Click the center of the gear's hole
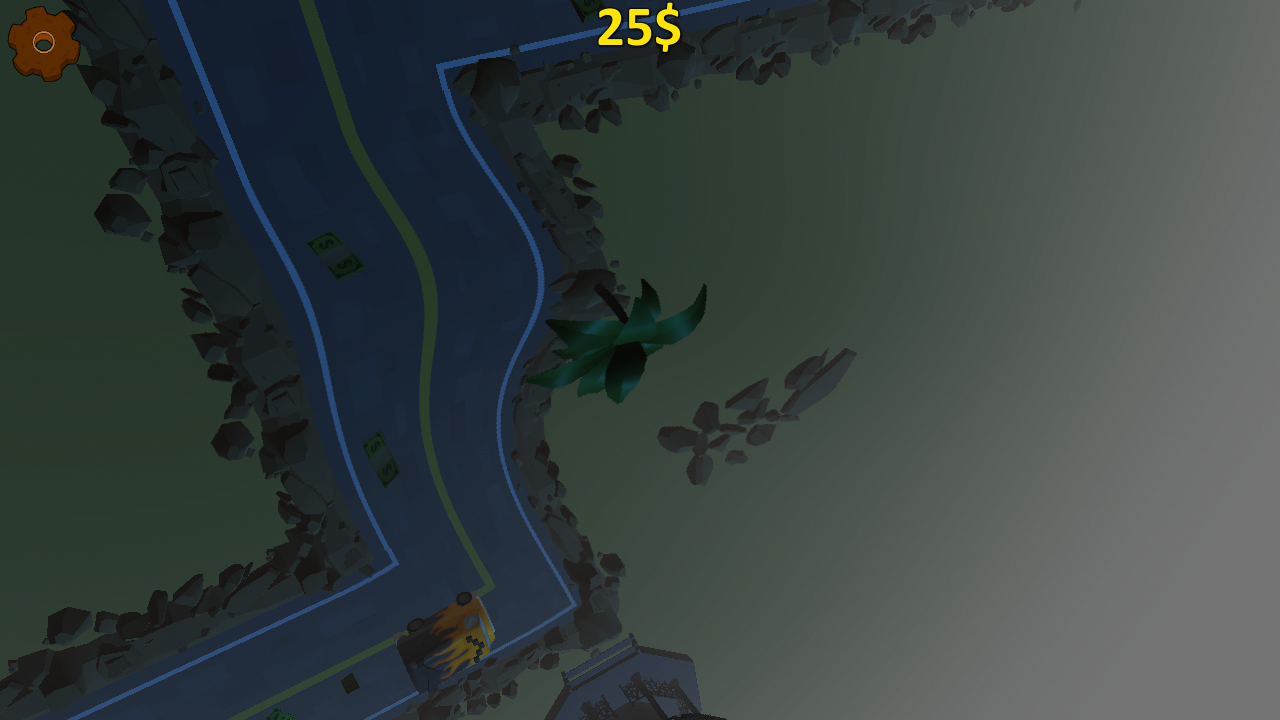Viewport: 1280px width, 720px height. [44, 44]
